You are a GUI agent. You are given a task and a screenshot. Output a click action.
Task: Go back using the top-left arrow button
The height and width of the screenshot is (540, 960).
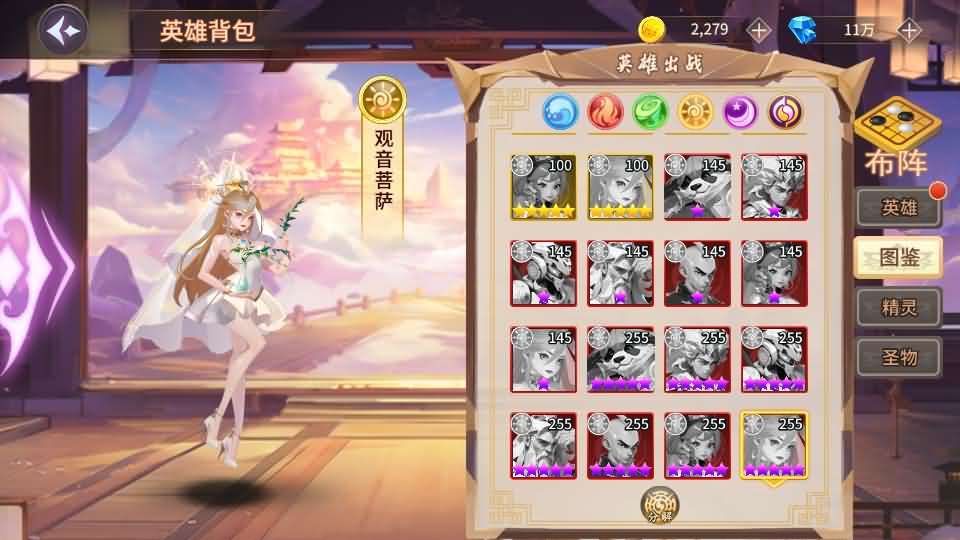[62, 30]
